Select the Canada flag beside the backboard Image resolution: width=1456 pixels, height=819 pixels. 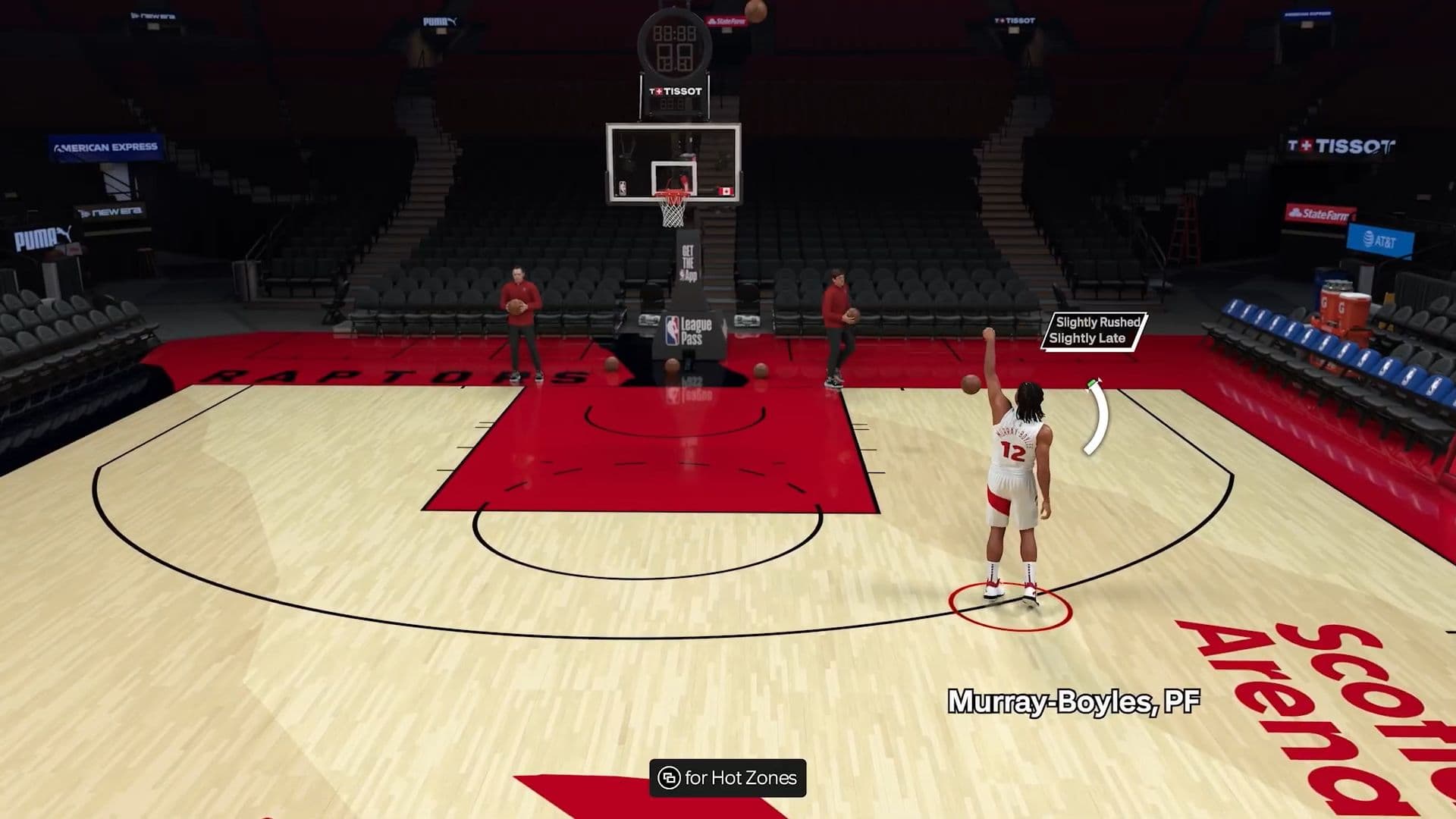(726, 190)
